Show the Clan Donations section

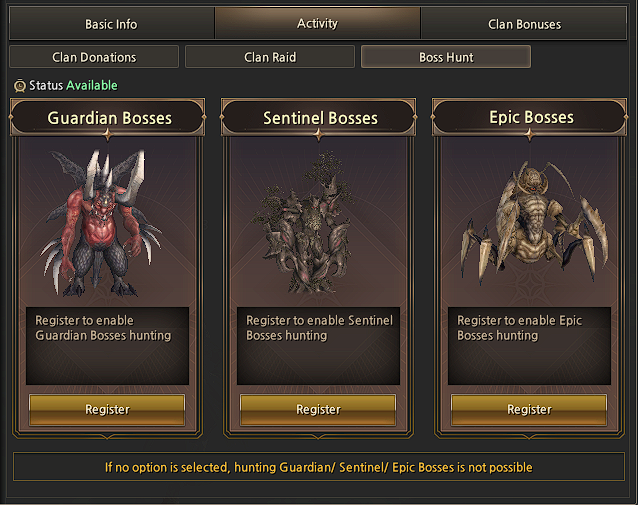(94, 57)
